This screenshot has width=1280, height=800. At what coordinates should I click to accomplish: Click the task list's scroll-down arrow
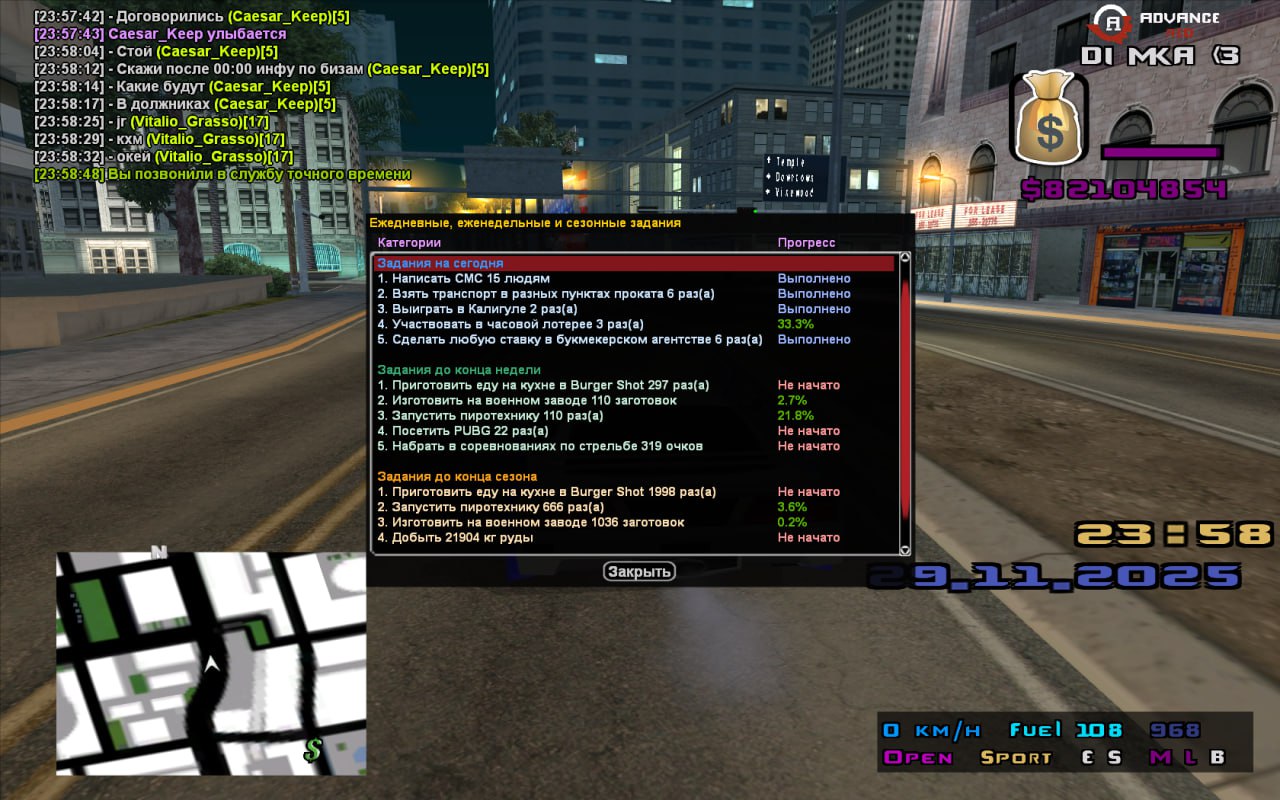(905, 549)
